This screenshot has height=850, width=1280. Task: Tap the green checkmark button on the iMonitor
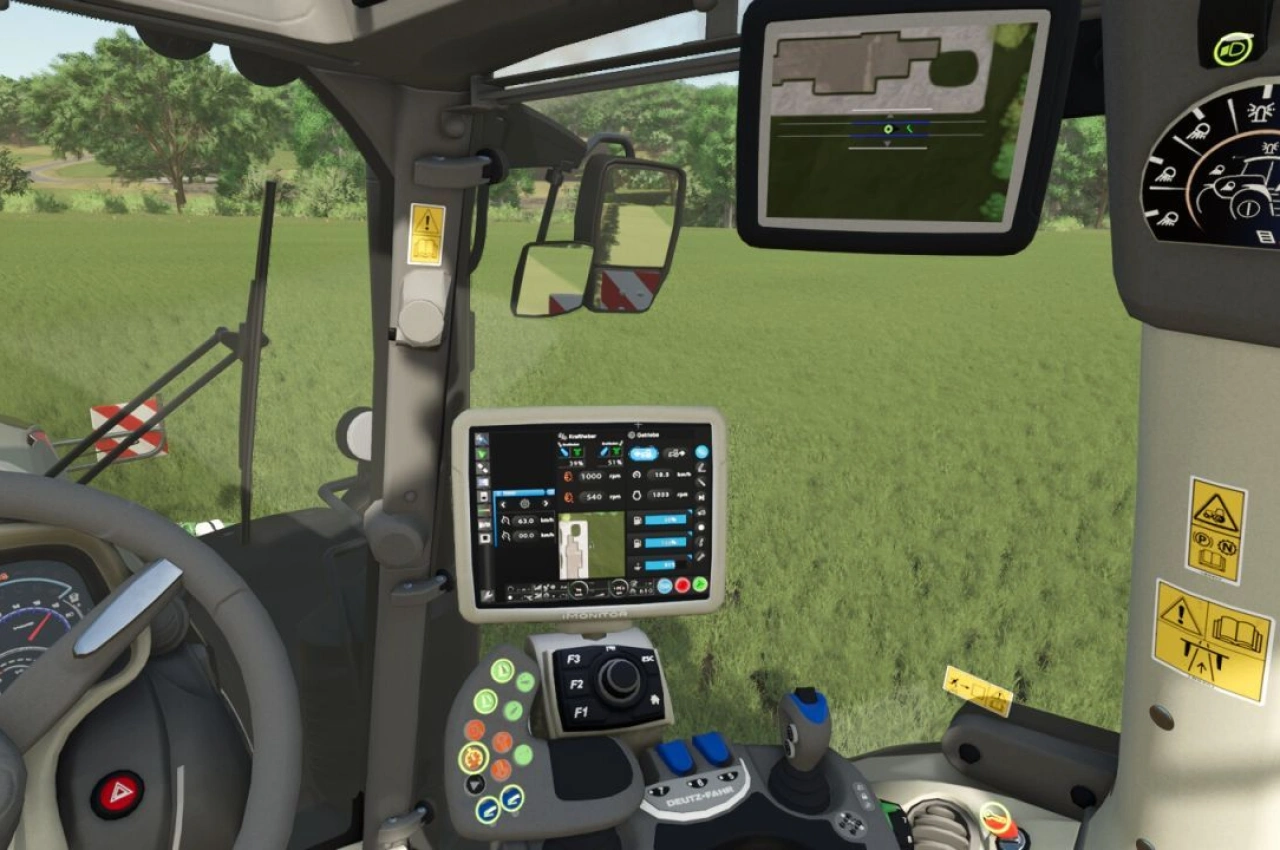pos(698,585)
